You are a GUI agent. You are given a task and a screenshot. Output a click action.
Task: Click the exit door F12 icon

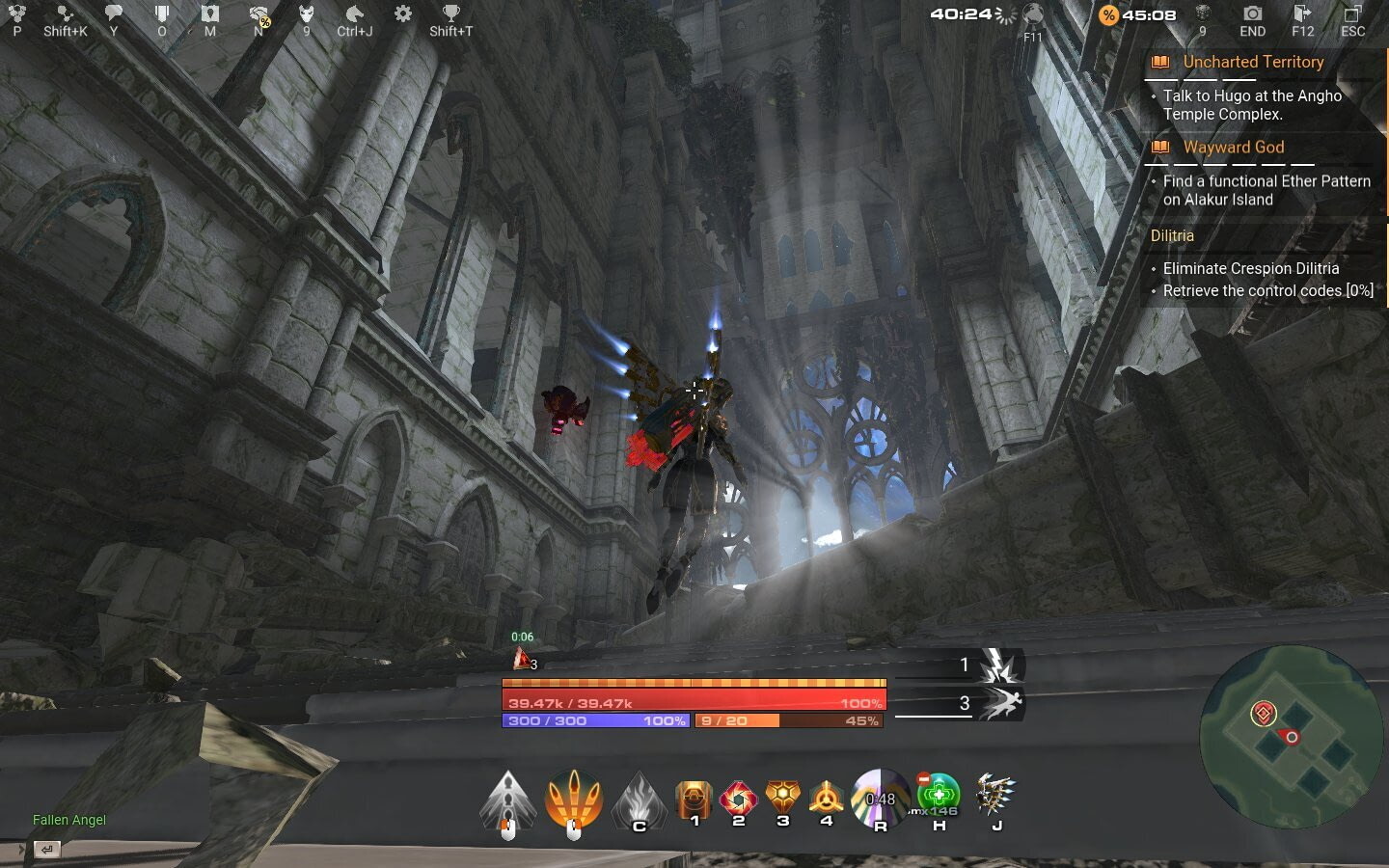tap(1302, 15)
